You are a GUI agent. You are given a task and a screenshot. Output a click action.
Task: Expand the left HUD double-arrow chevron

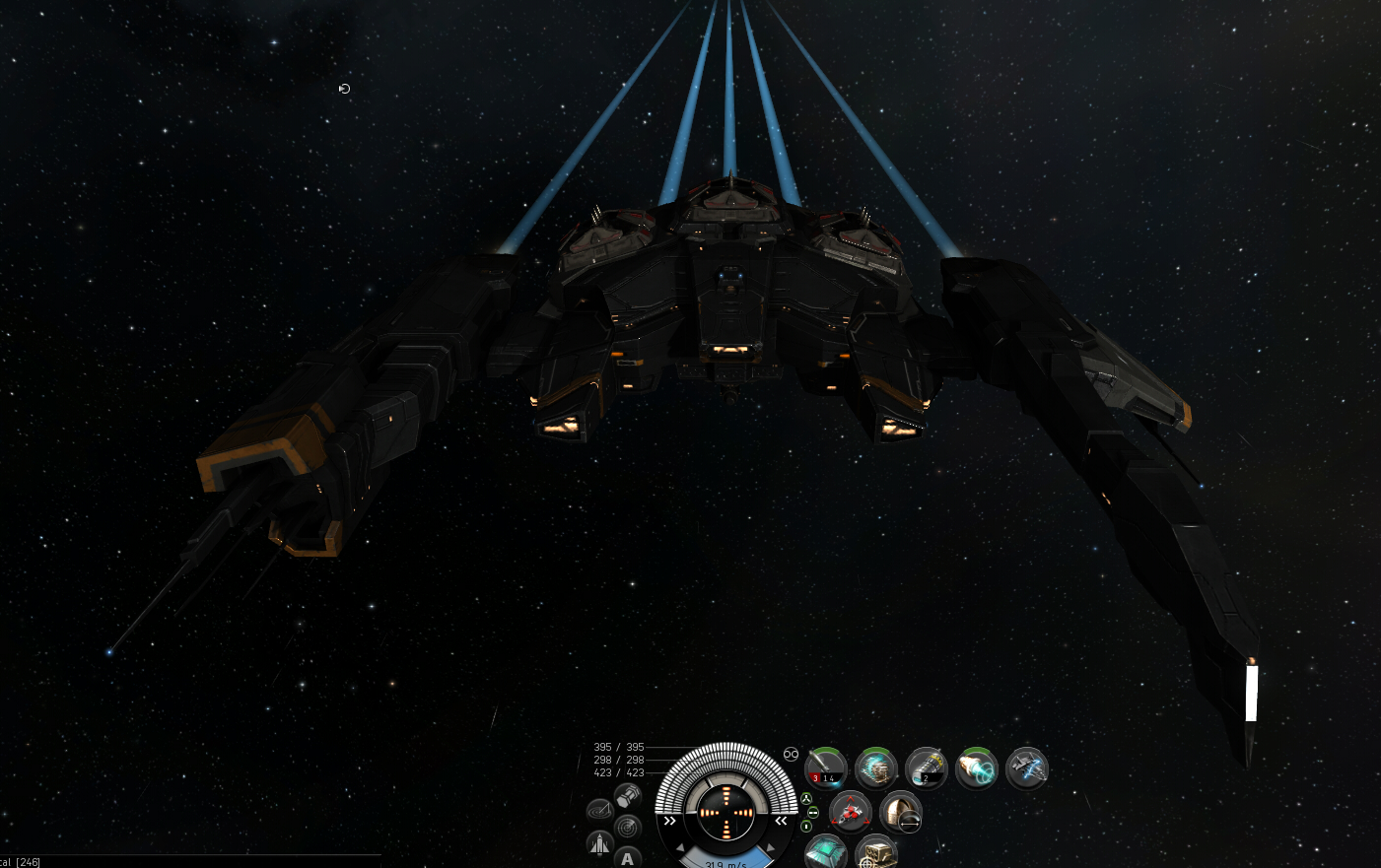(670, 820)
